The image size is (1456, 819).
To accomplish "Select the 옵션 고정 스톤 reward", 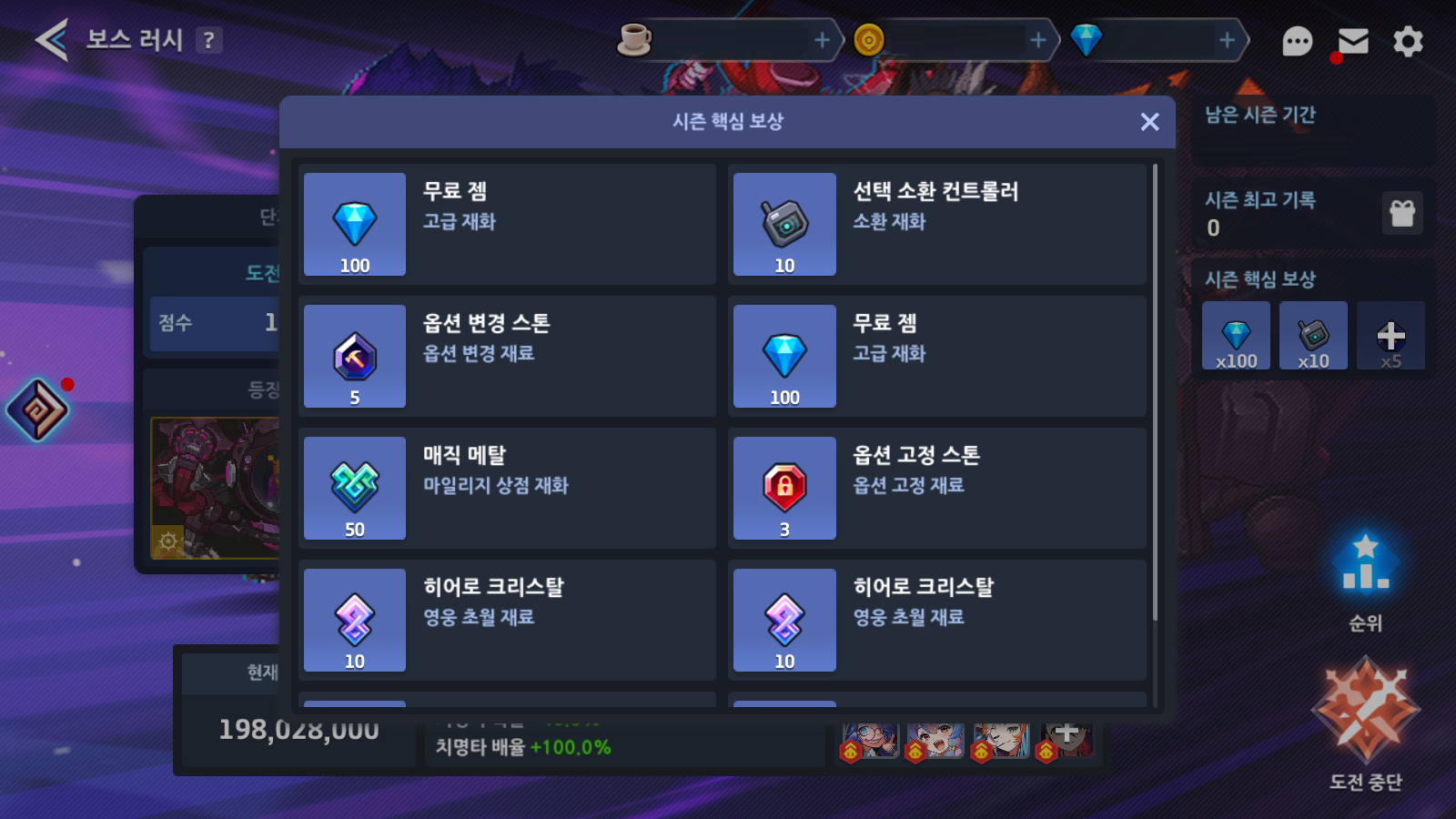I will (x=937, y=488).
